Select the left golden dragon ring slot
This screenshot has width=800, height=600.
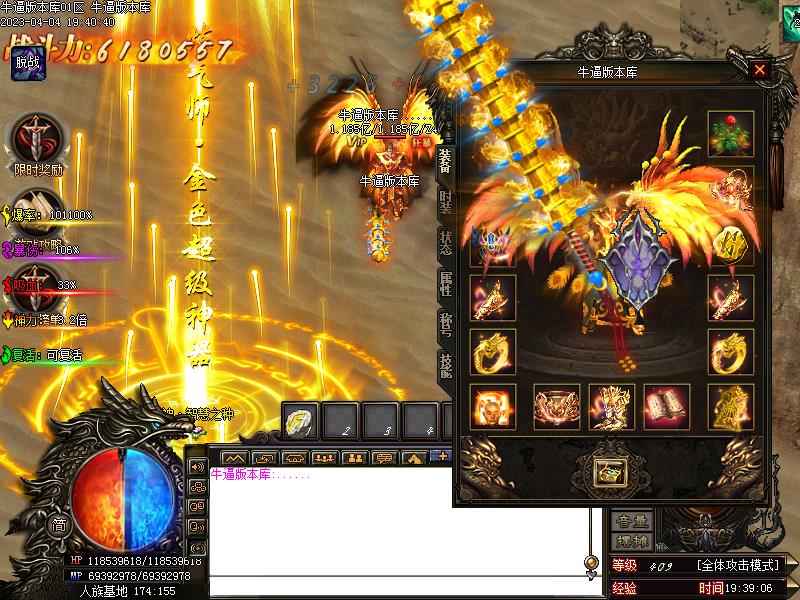tap(493, 350)
